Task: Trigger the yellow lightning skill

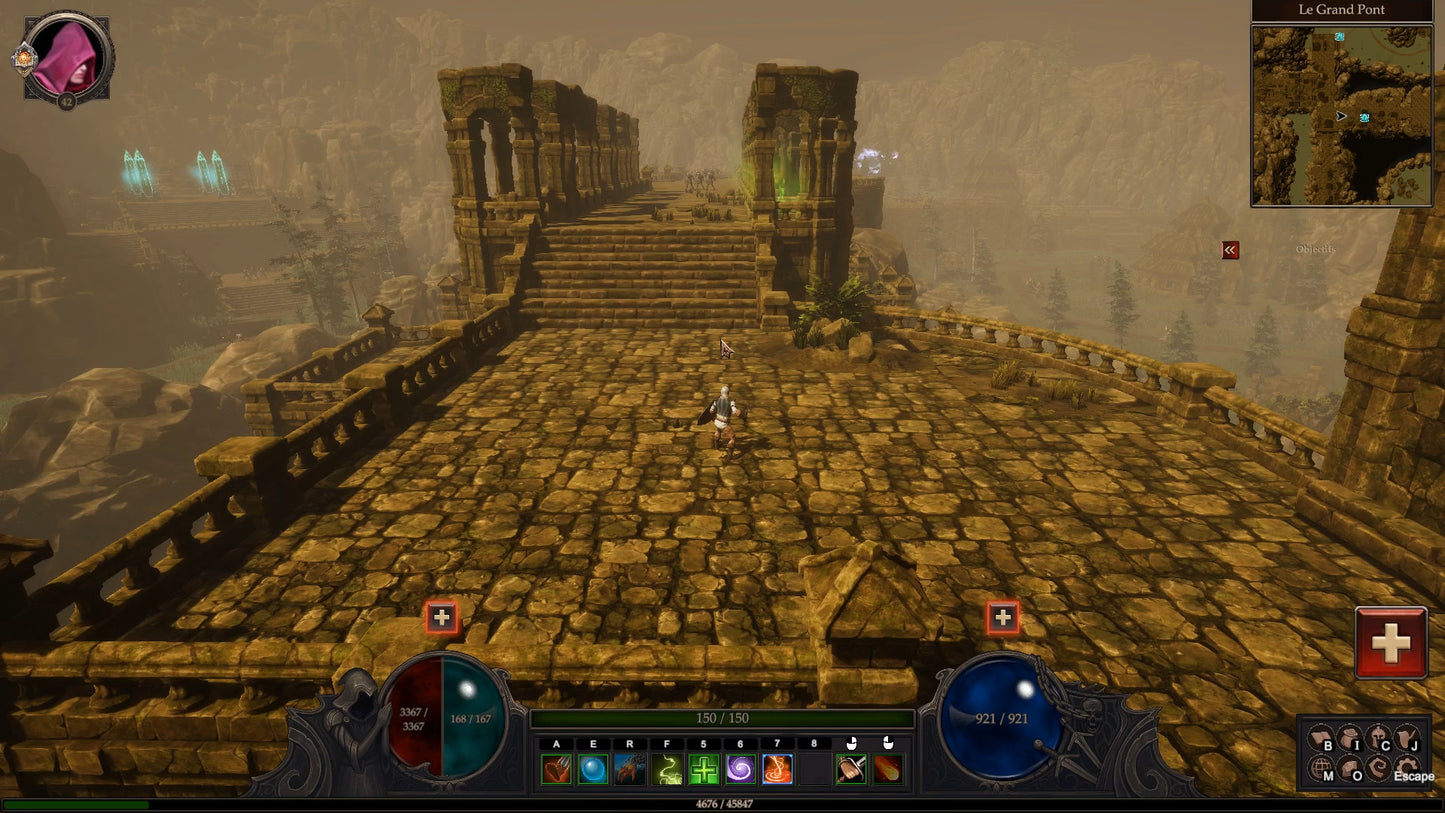Action: point(666,769)
